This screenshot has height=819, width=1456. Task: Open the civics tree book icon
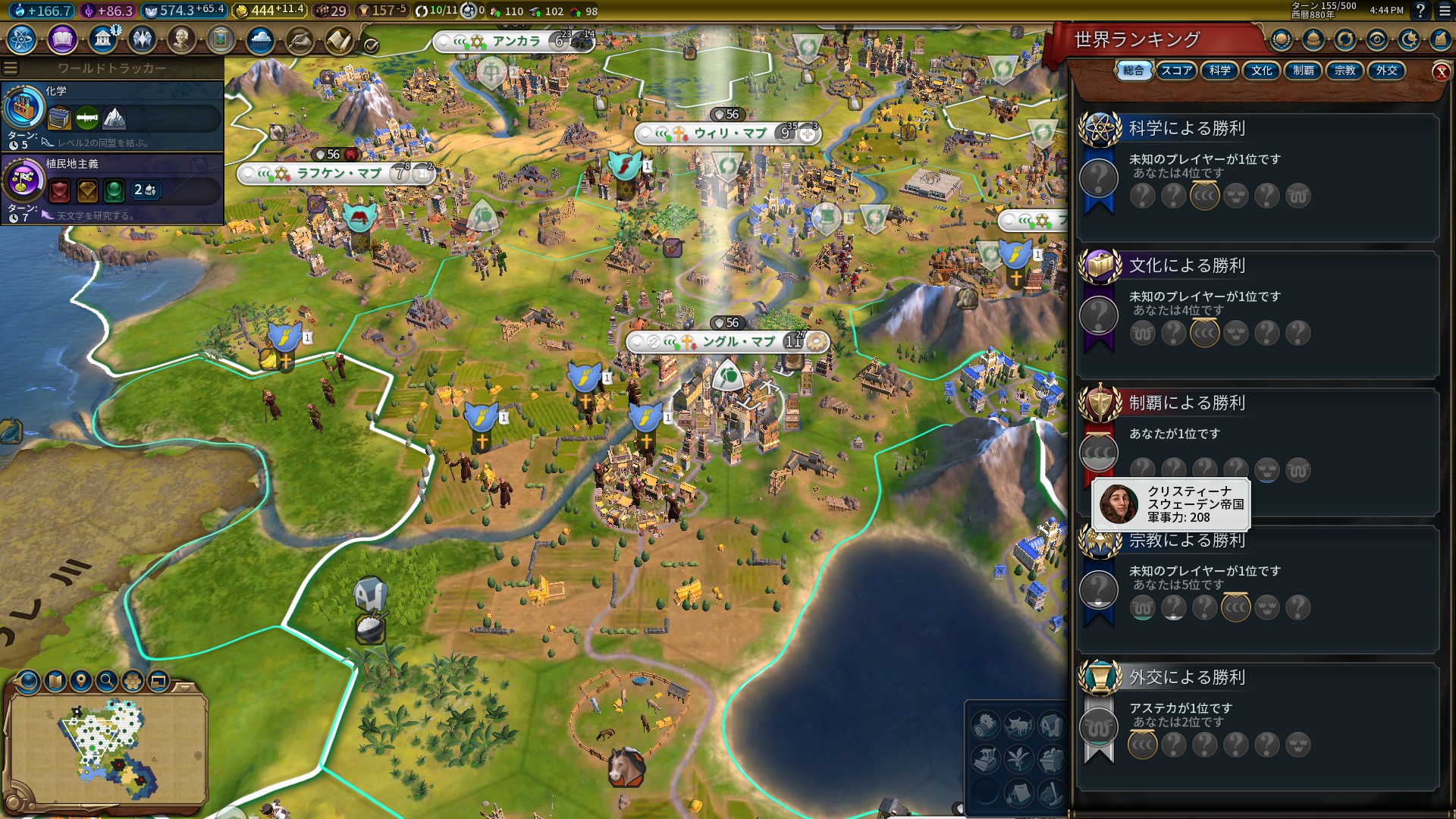62,39
